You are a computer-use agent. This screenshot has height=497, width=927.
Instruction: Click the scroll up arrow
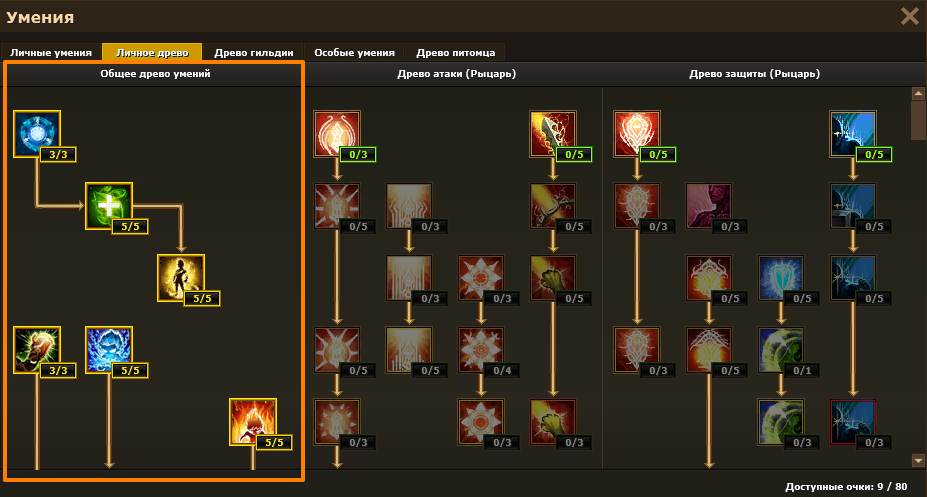click(918, 94)
